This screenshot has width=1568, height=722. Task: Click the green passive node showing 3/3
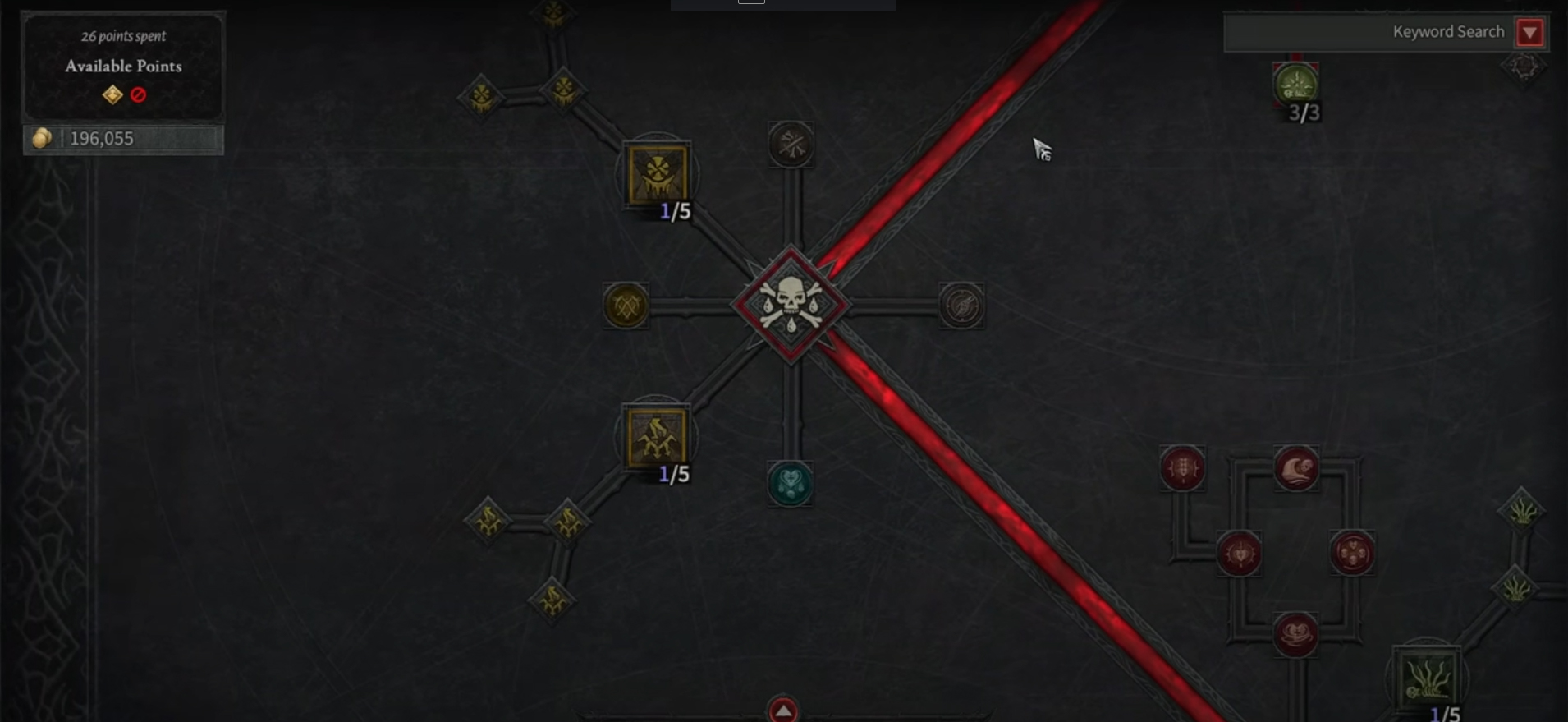click(1295, 84)
